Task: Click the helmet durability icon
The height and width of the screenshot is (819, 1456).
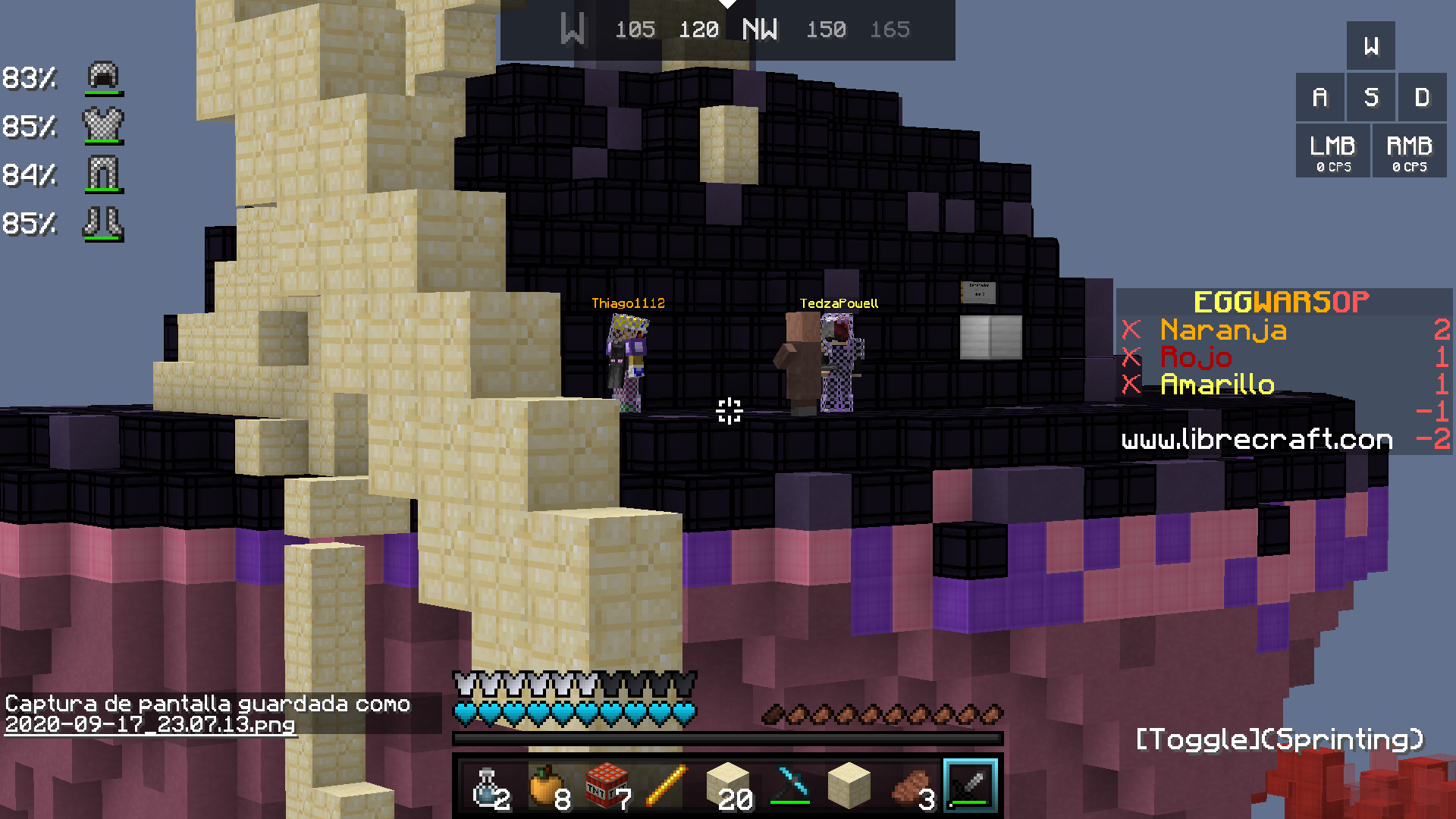Action: click(x=103, y=77)
